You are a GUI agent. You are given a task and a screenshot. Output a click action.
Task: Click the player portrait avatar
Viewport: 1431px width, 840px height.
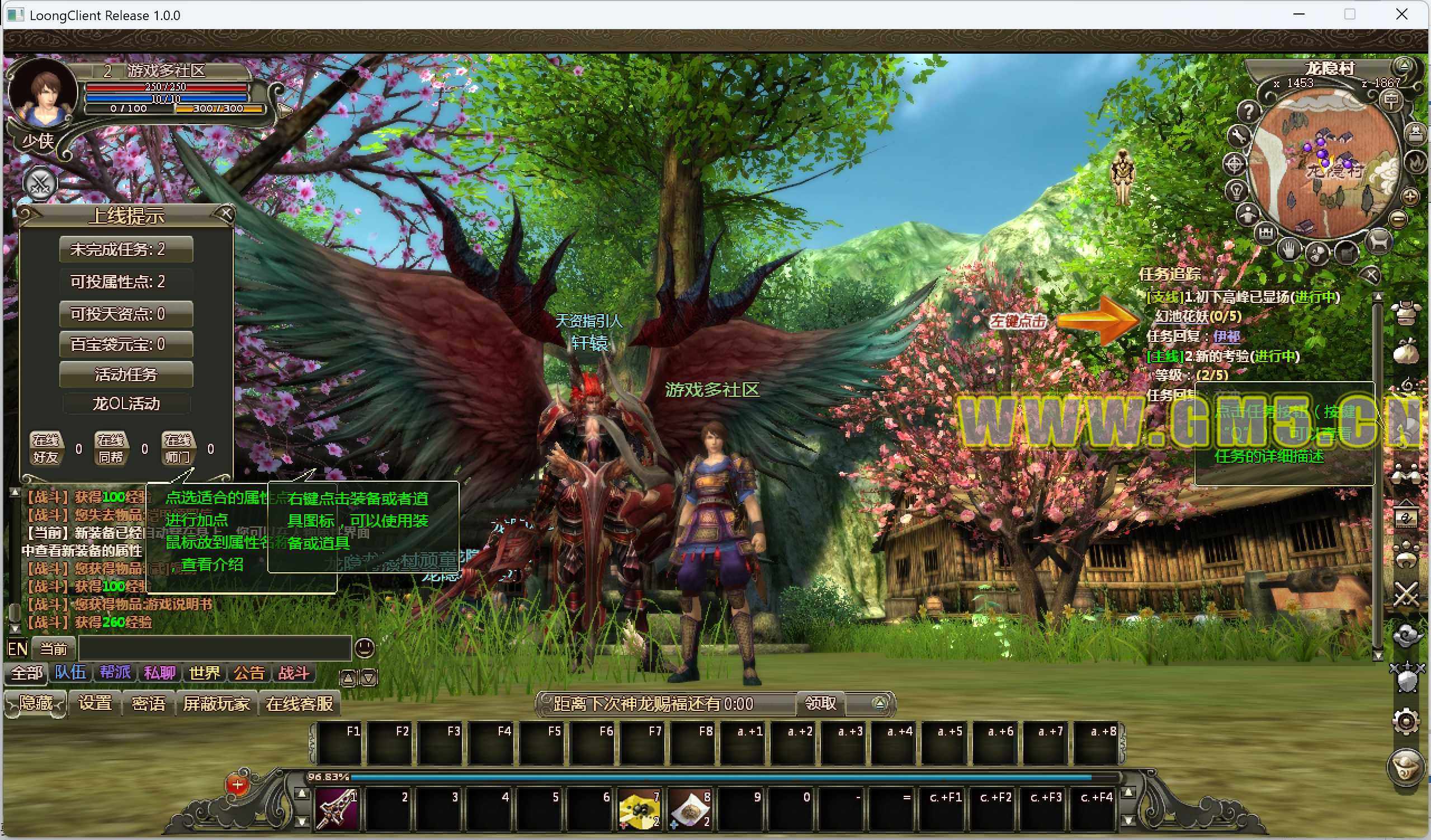(42, 94)
